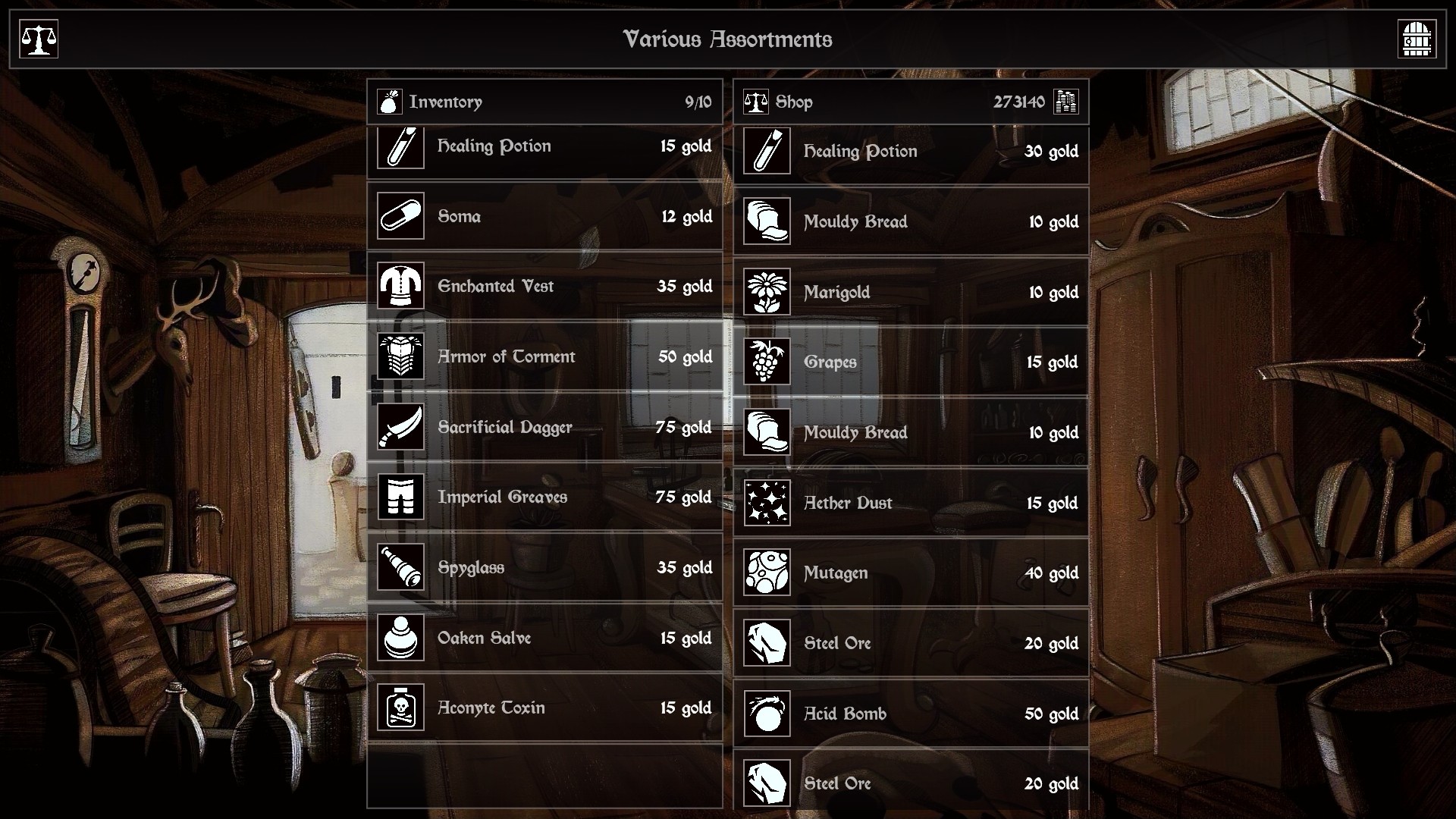The width and height of the screenshot is (1456, 819).
Task: Click the Aether Dust sparkles icon
Action: (767, 503)
